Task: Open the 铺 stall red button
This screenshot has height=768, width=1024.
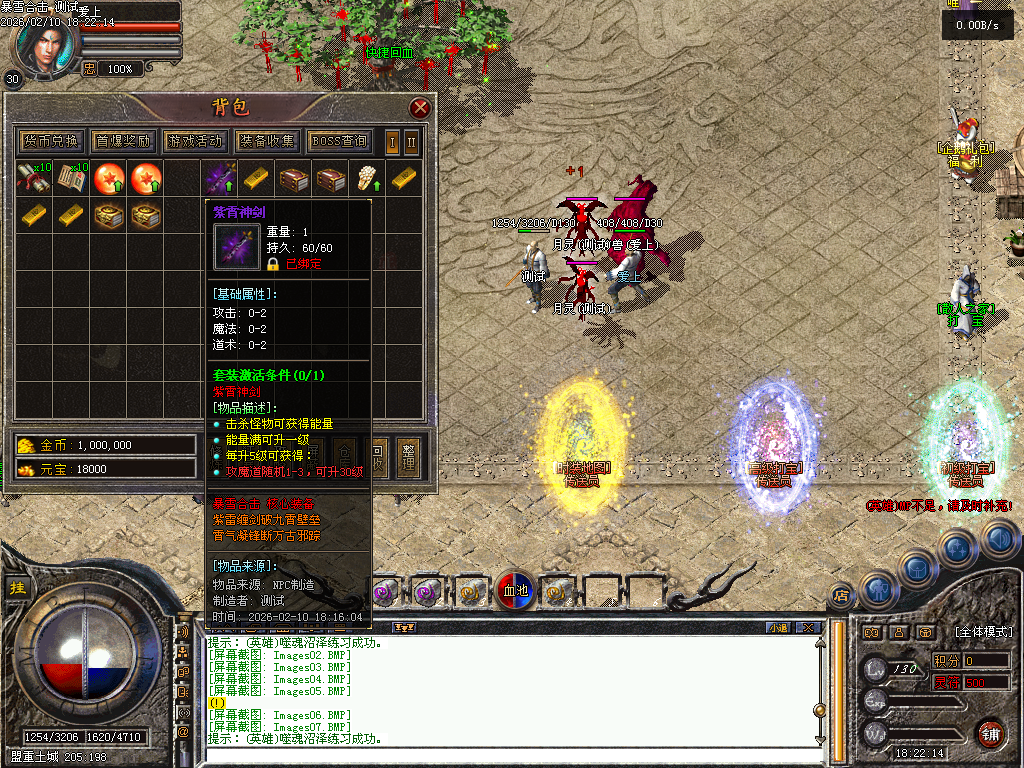Action: click(x=991, y=733)
